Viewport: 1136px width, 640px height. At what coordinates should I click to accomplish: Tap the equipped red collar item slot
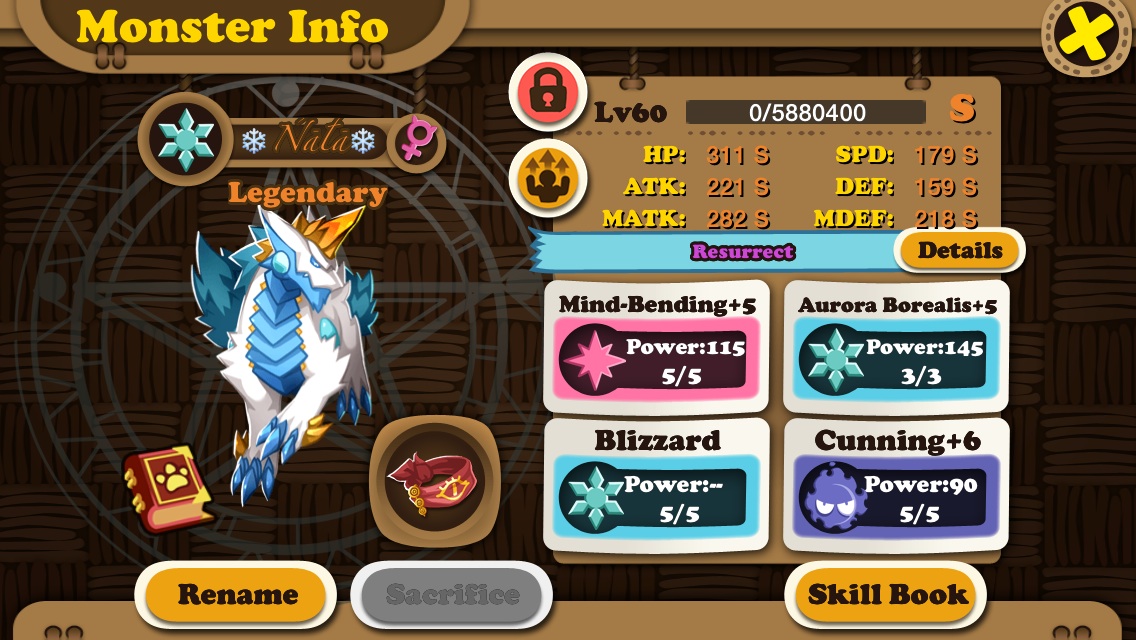tap(434, 481)
